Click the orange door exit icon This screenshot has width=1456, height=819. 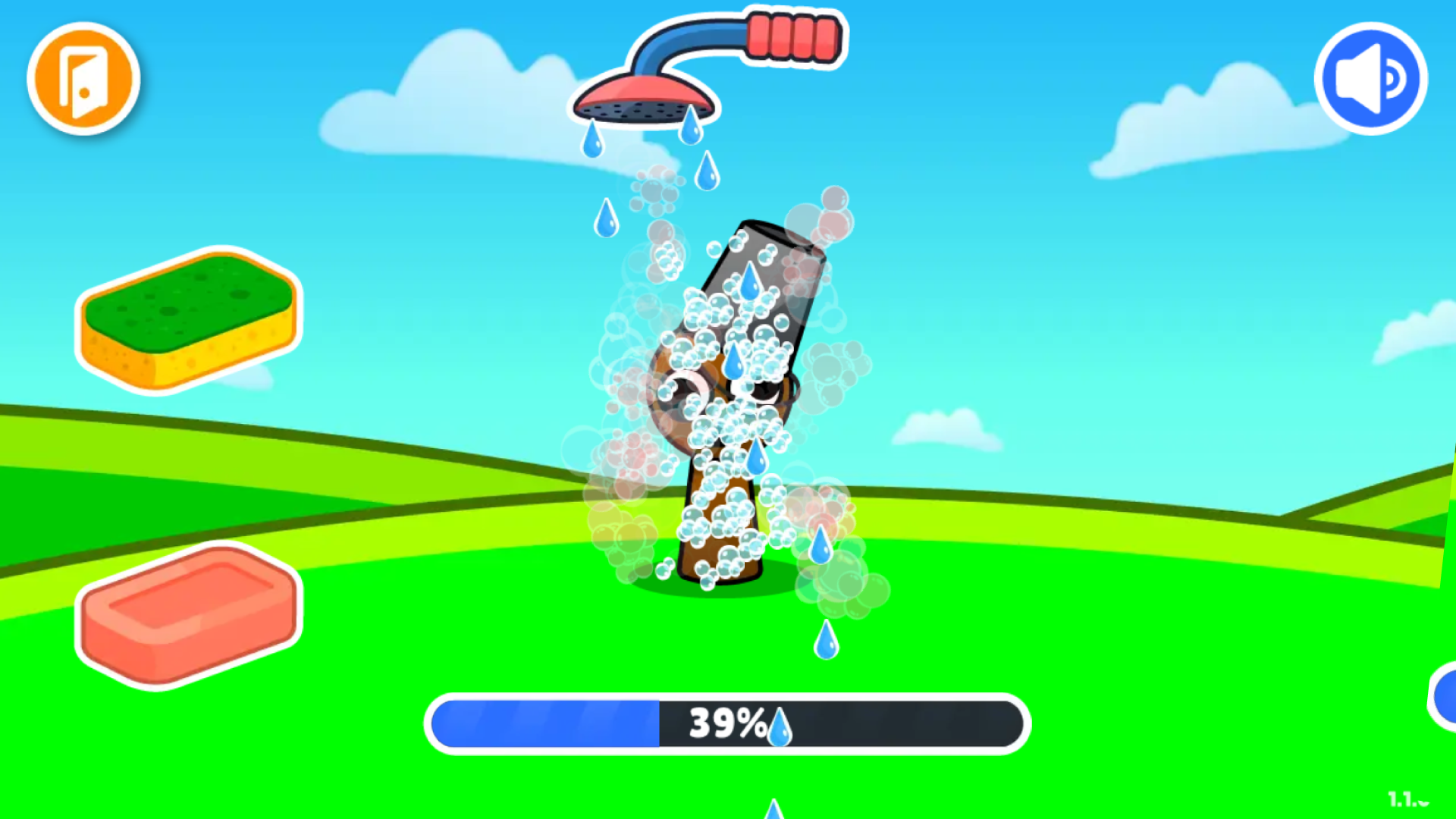(x=82, y=78)
